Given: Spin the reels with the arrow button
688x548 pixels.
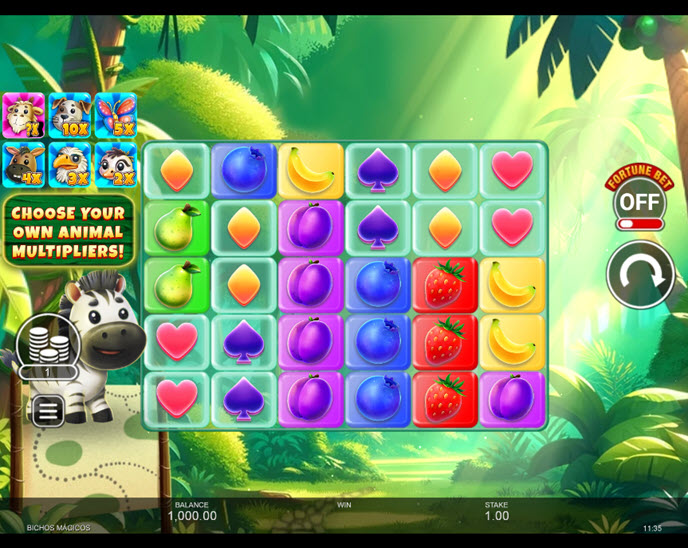Looking at the screenshot, I should [x=640, y=274].
